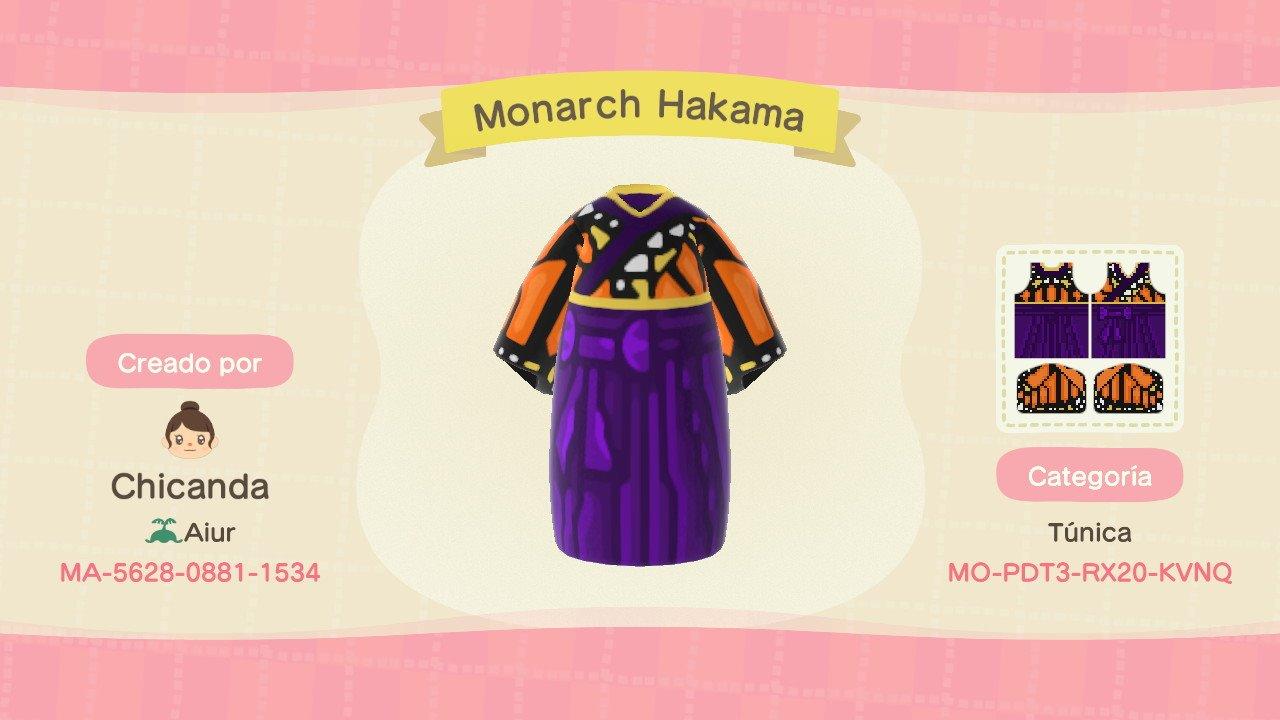
Task: Click the Monarch Hakama title banner ribbon
Action: 640,113
